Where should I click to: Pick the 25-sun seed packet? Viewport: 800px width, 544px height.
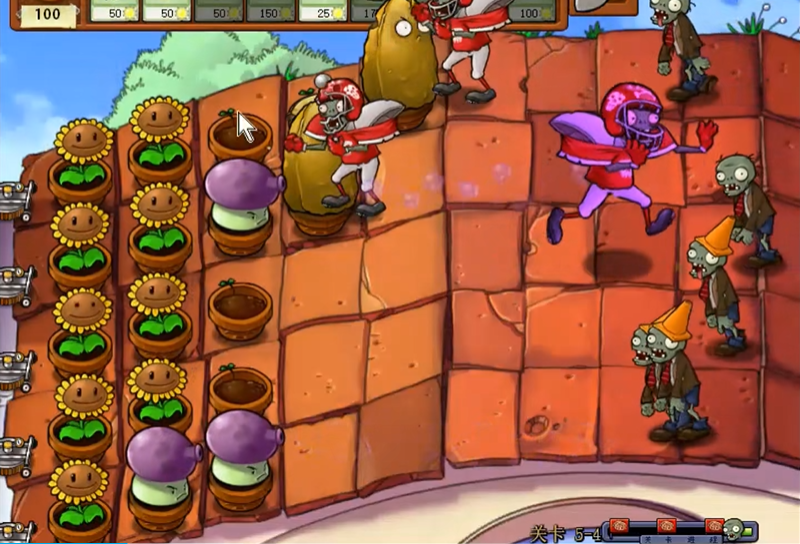[322, 11]
